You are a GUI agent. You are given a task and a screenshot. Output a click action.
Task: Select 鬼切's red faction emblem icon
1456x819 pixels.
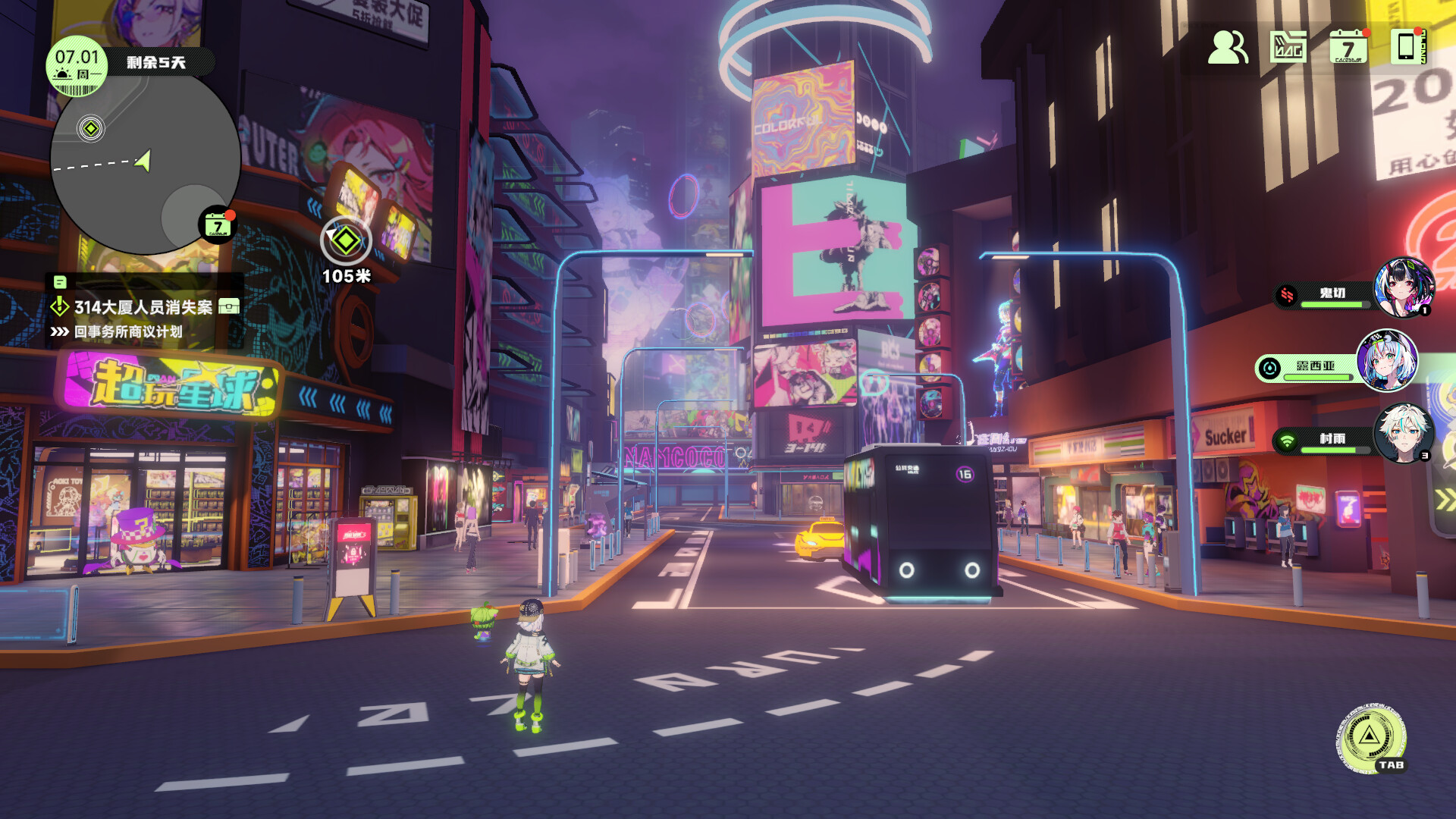click(1287, 295)
